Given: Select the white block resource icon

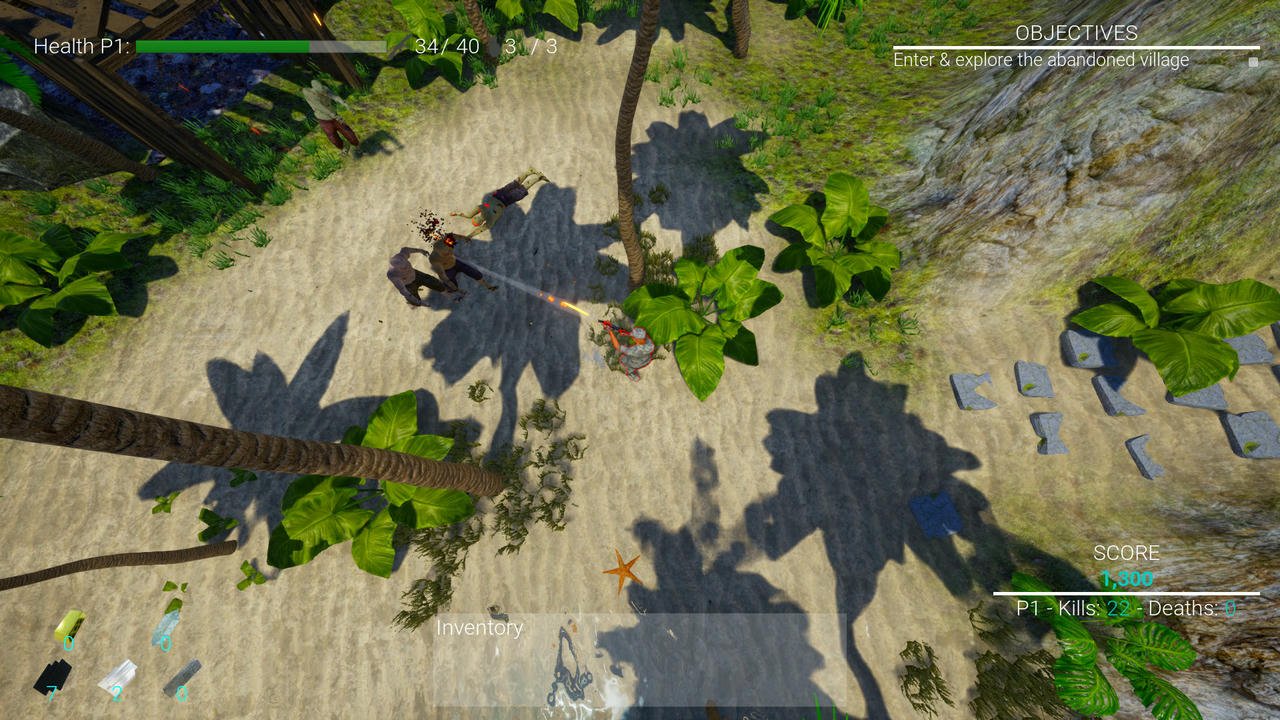Looking at the screenshot, I should [117, 675].
